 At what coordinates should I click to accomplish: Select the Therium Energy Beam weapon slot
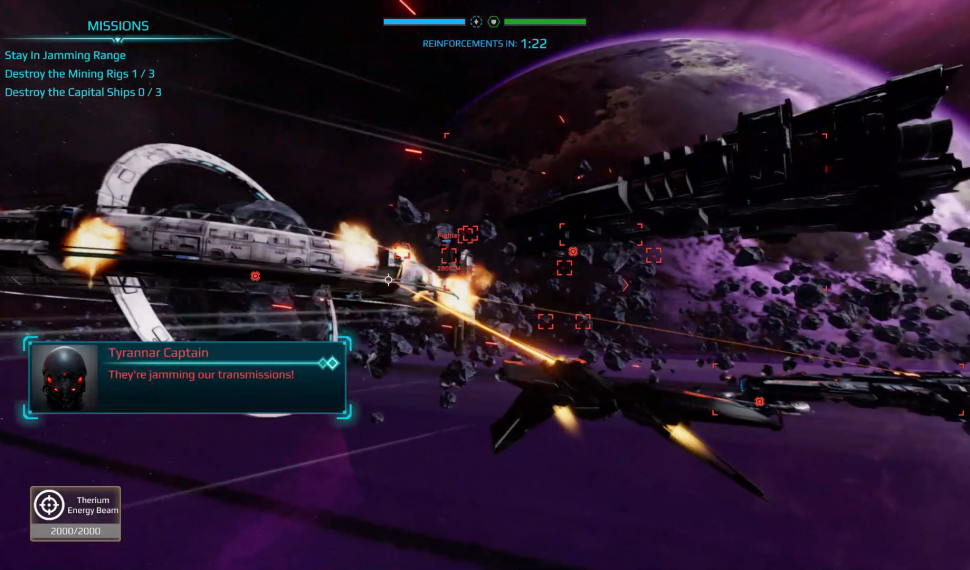tap(75, 512)
